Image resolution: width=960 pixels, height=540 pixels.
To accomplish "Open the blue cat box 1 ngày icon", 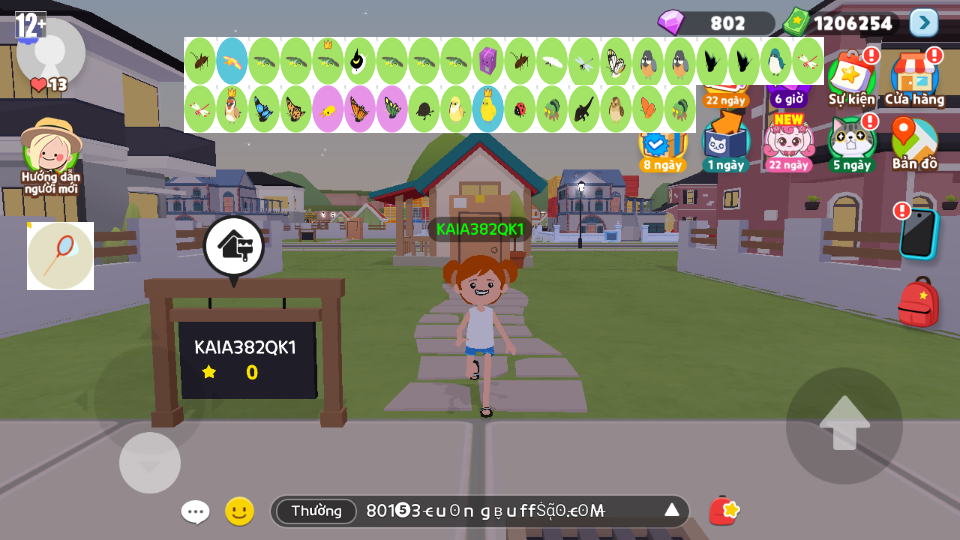I will pos(725,142).
